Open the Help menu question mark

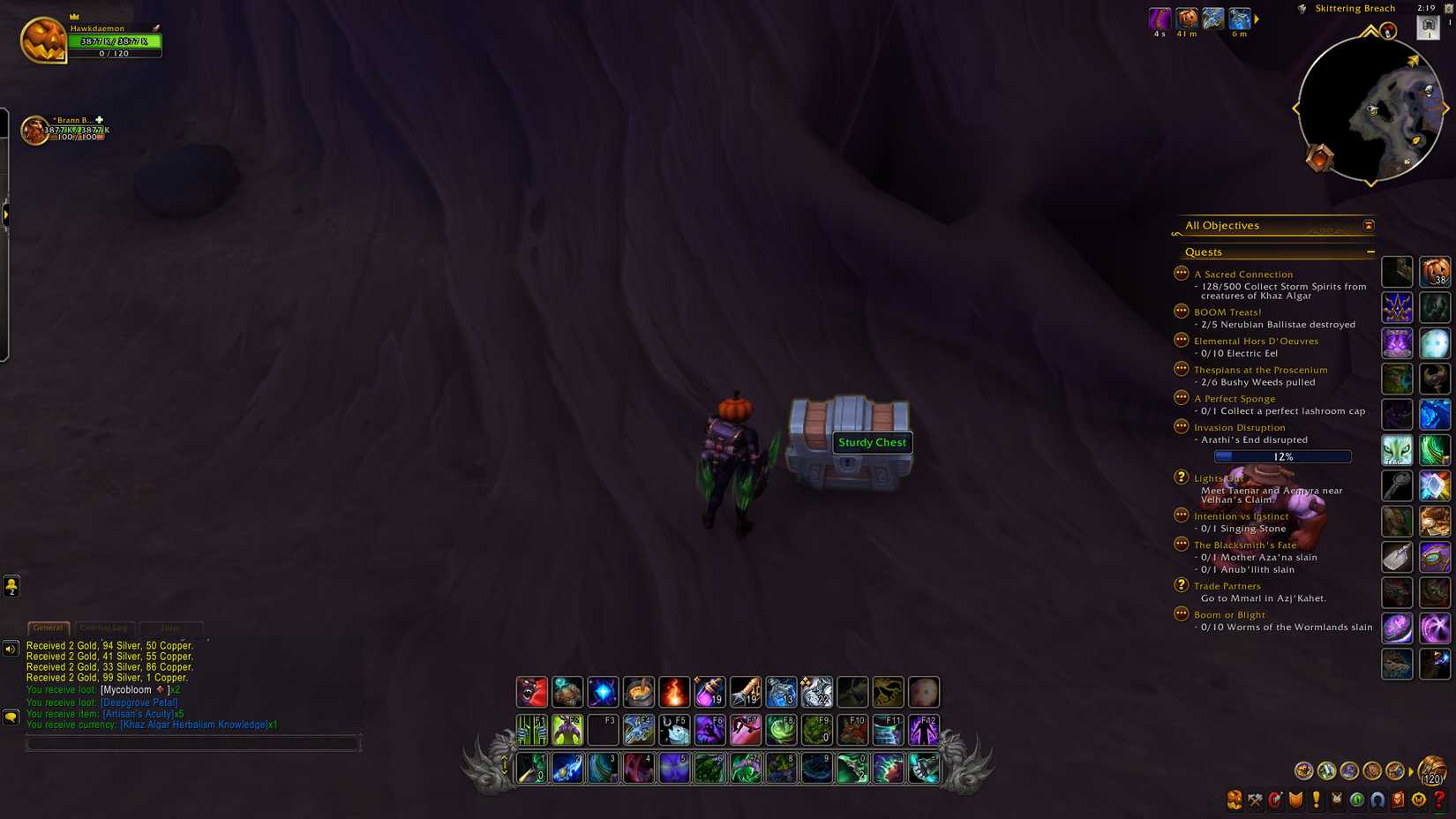click(1437, 800)
